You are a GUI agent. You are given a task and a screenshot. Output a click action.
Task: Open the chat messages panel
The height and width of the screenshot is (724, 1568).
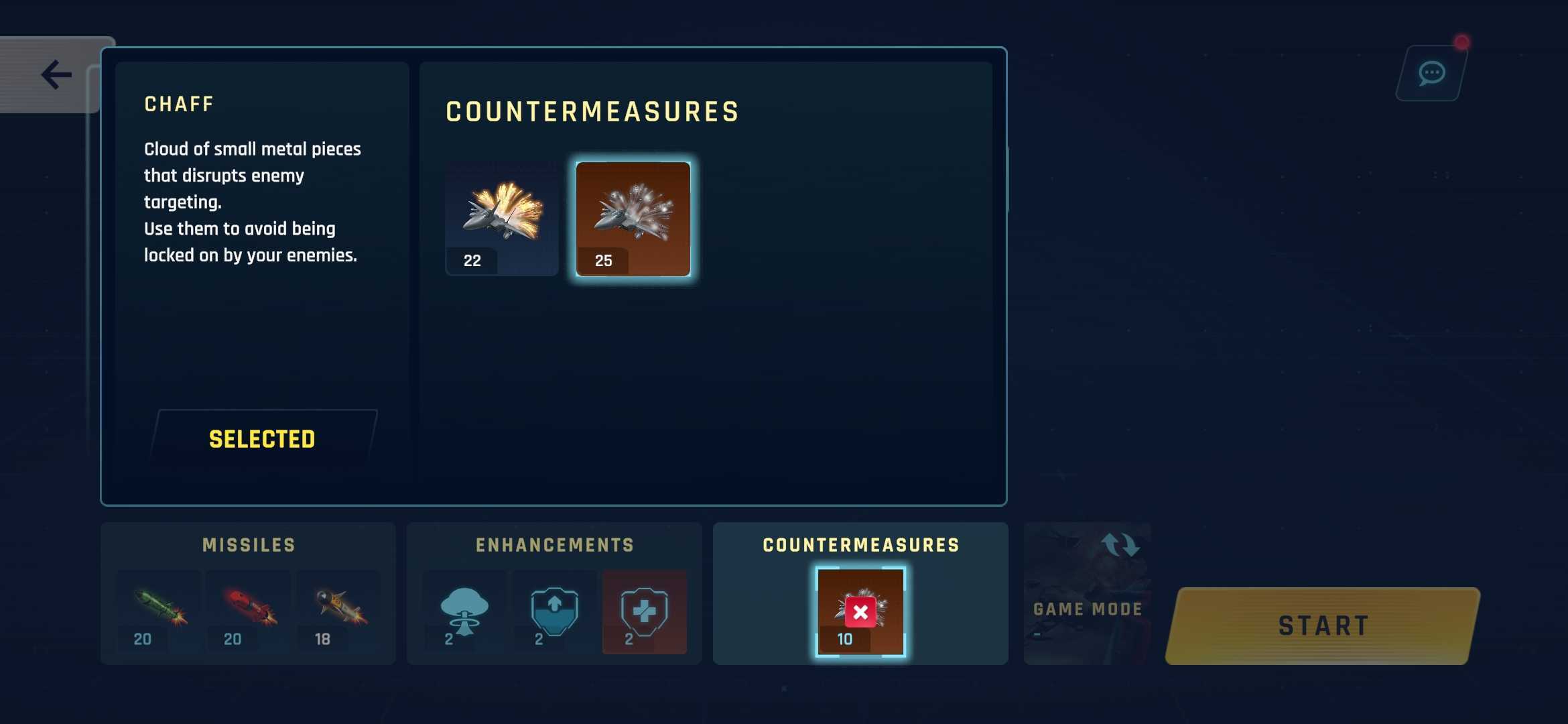coord(1429,72)
